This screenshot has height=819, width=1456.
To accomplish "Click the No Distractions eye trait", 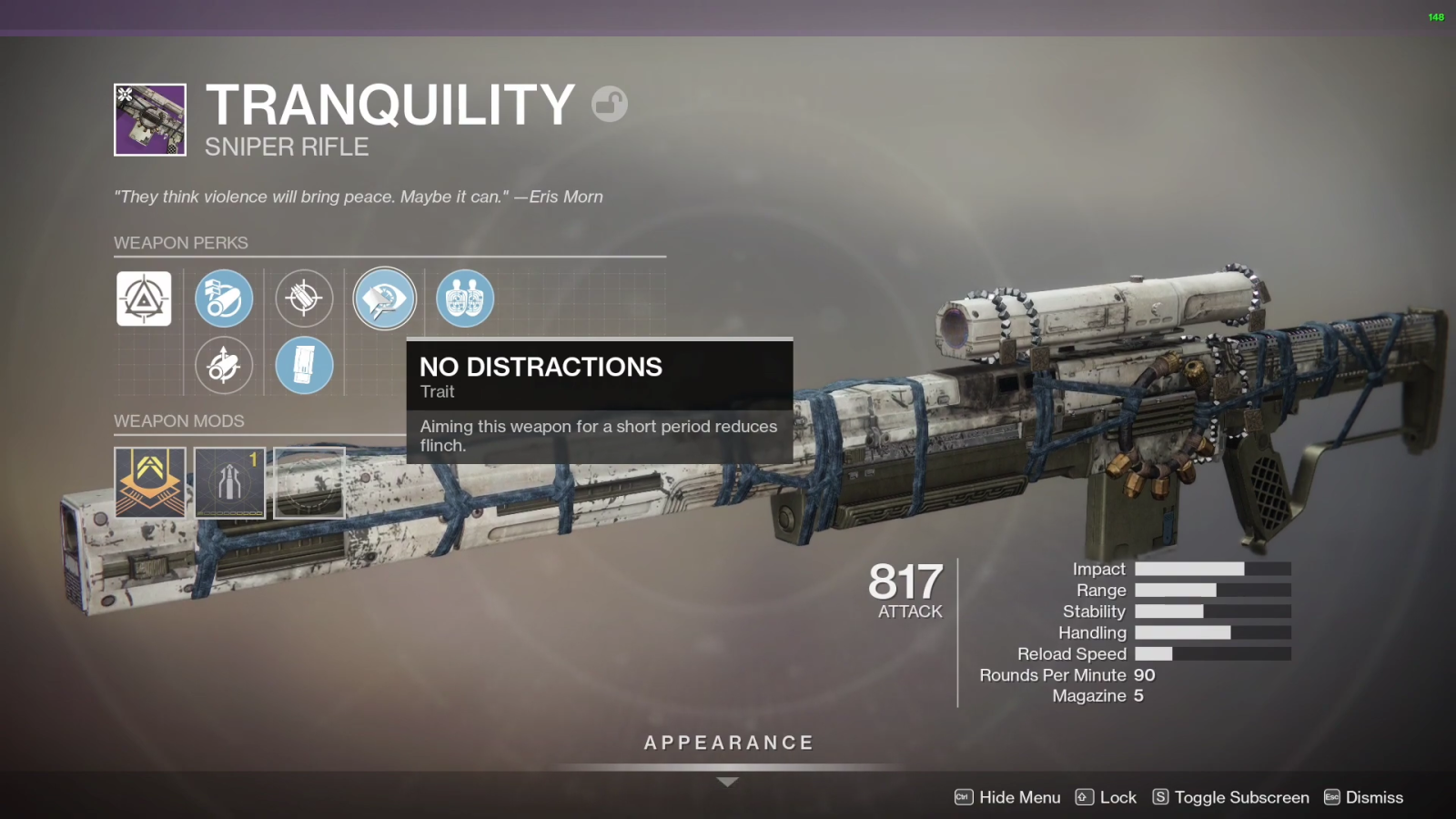I will [x=385, y=298].
